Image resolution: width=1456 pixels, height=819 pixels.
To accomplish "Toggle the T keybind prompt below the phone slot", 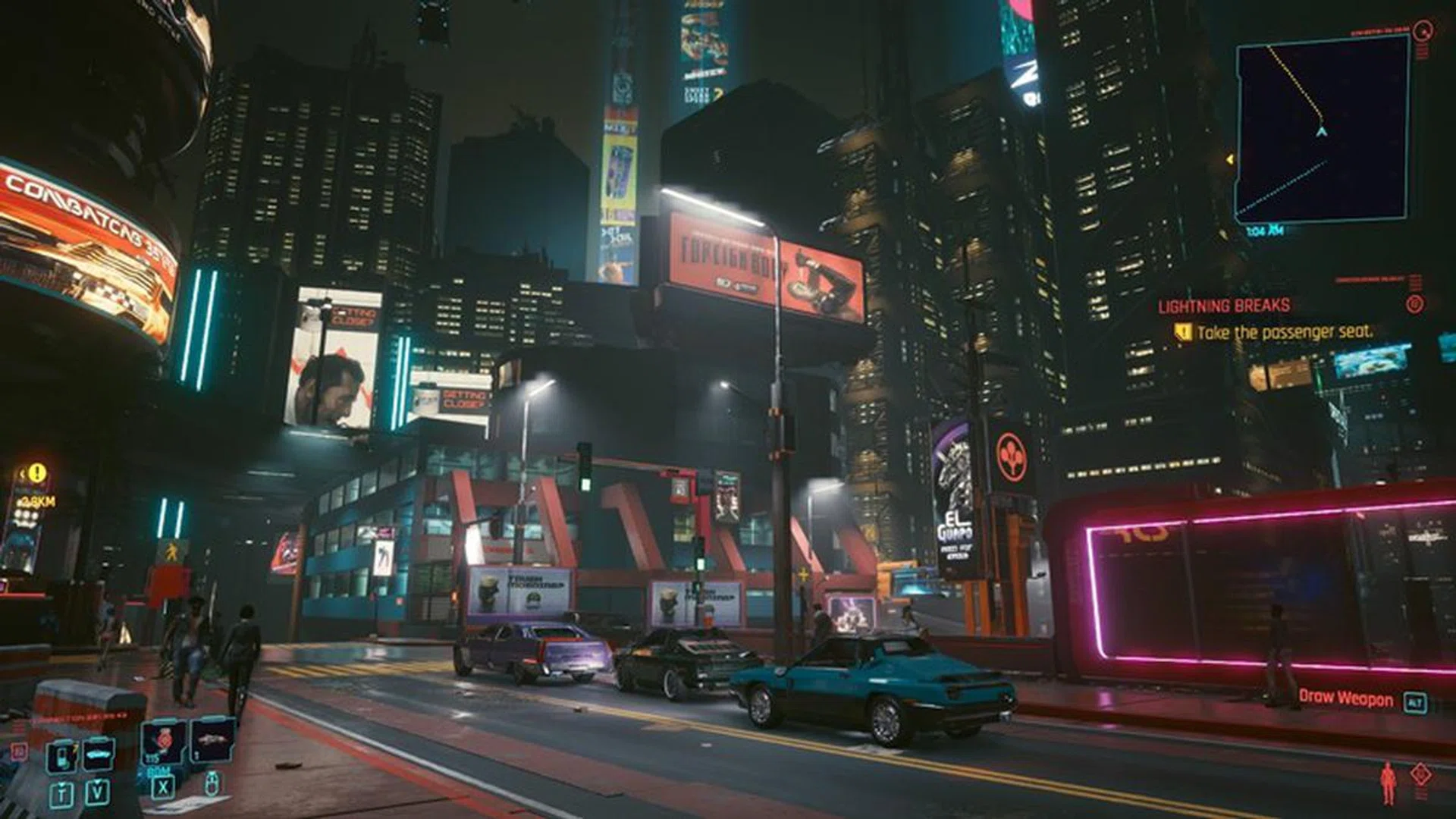I will 62,795.
